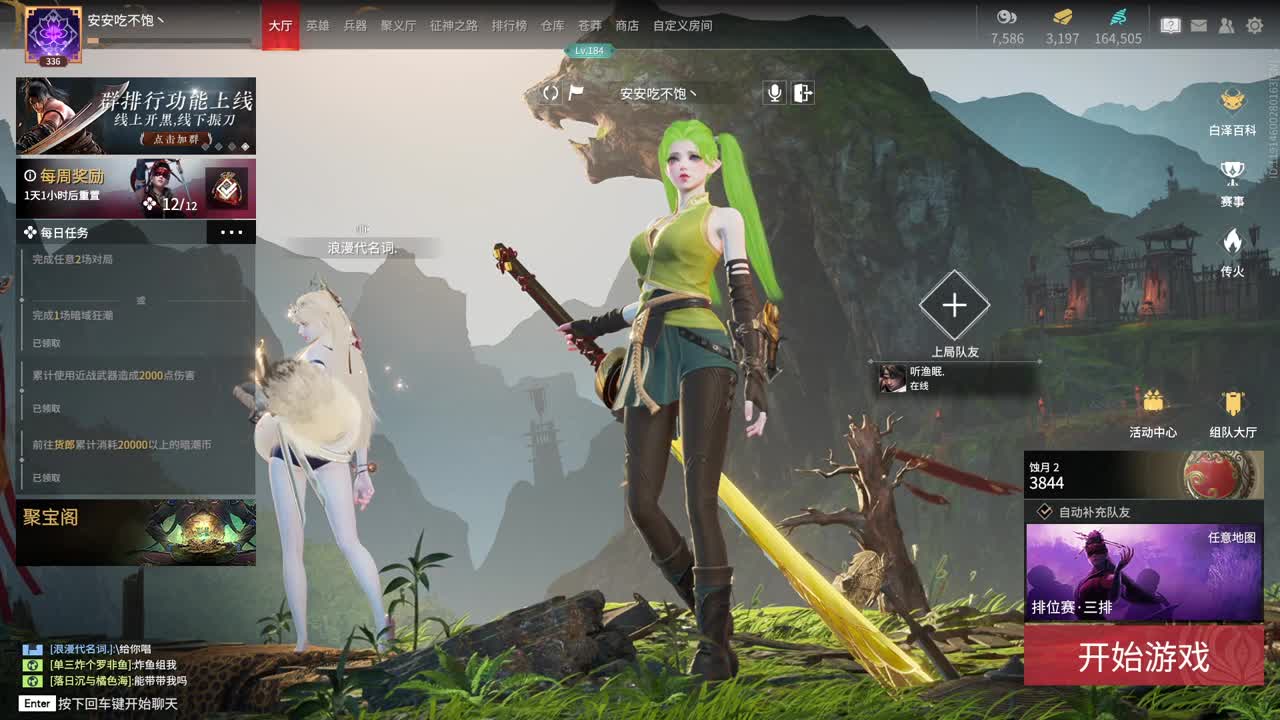Open the 传火 flame icon
The width and height of the screenshot is (1280, 720).
point(1232,252)
